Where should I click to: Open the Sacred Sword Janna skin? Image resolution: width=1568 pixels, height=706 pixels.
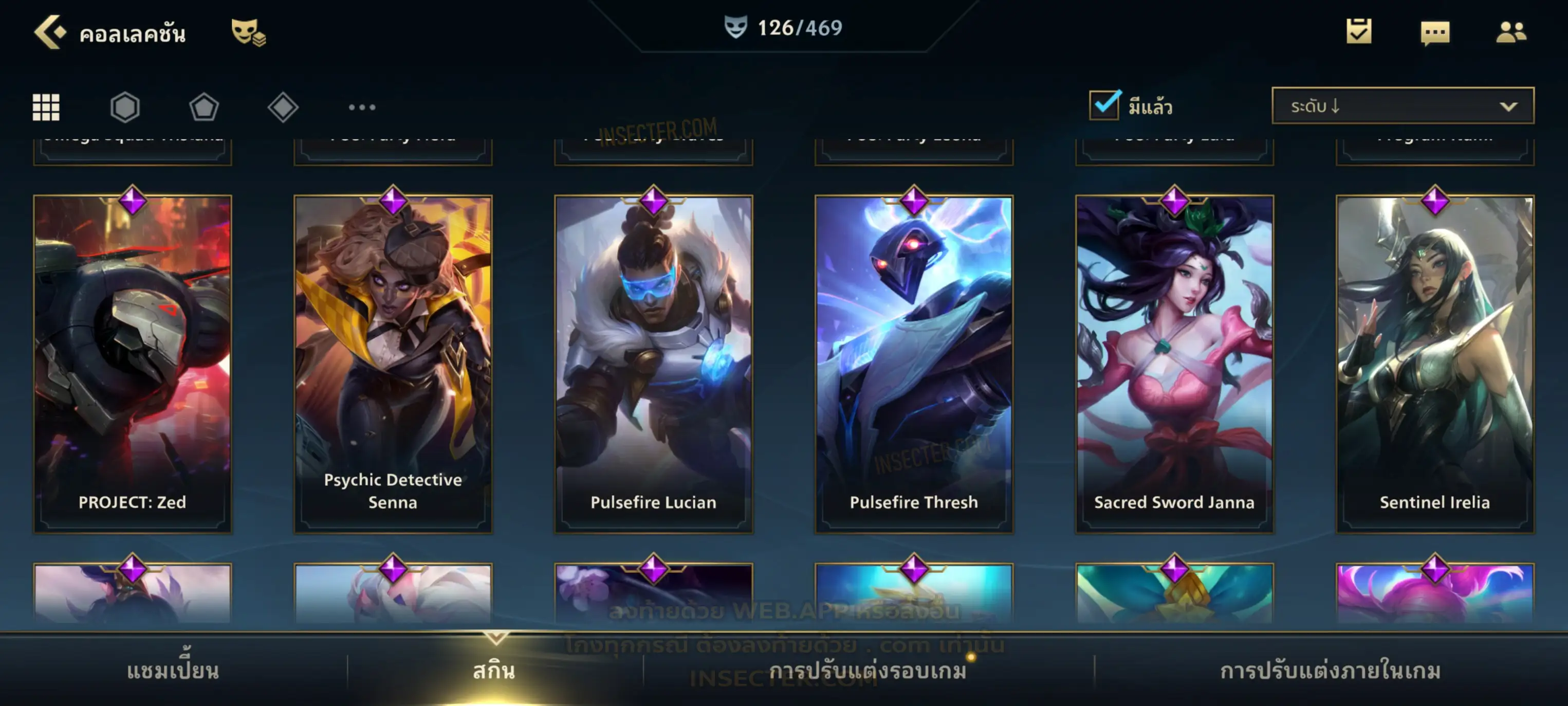1174,364
